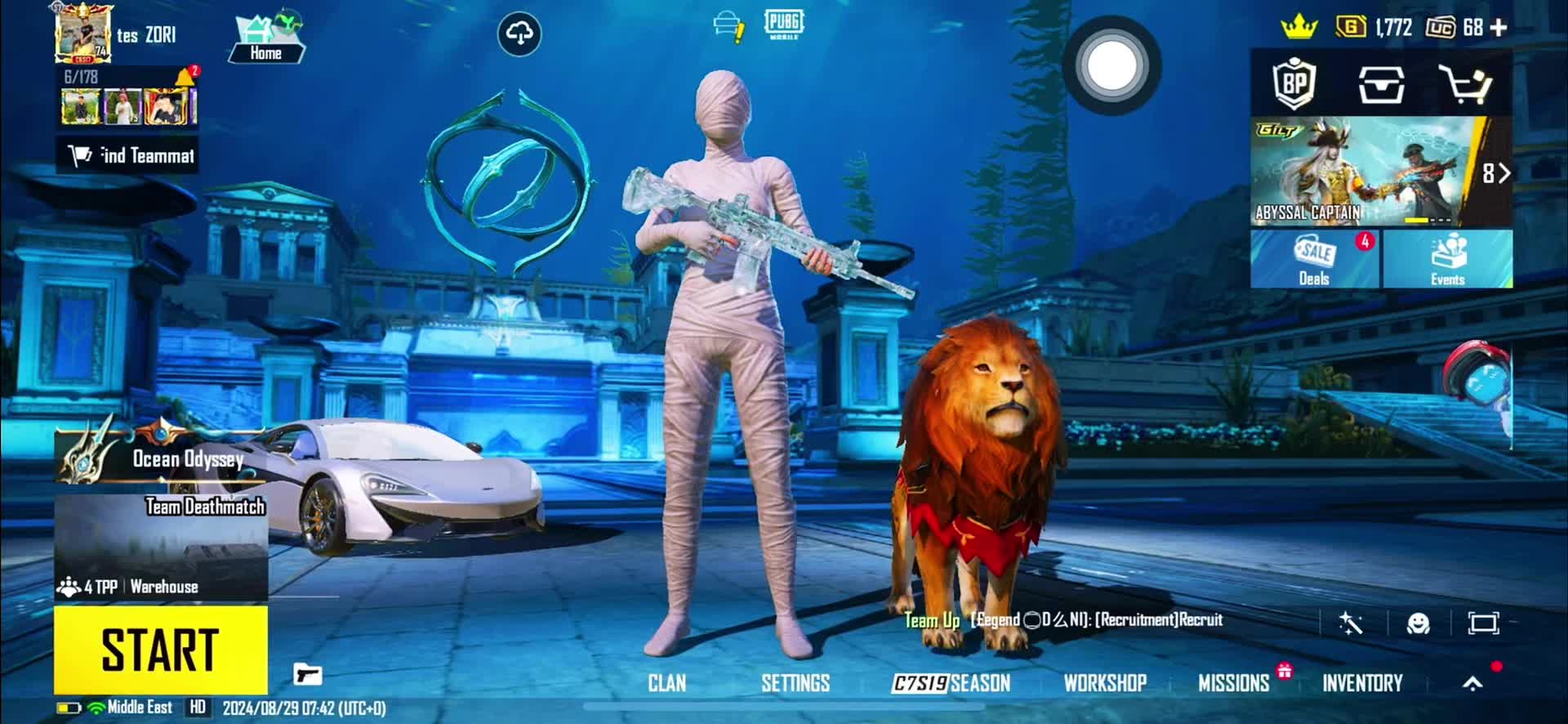Open the Deals sale panel
1568x724 pixels.
(x=1314, y=259)
